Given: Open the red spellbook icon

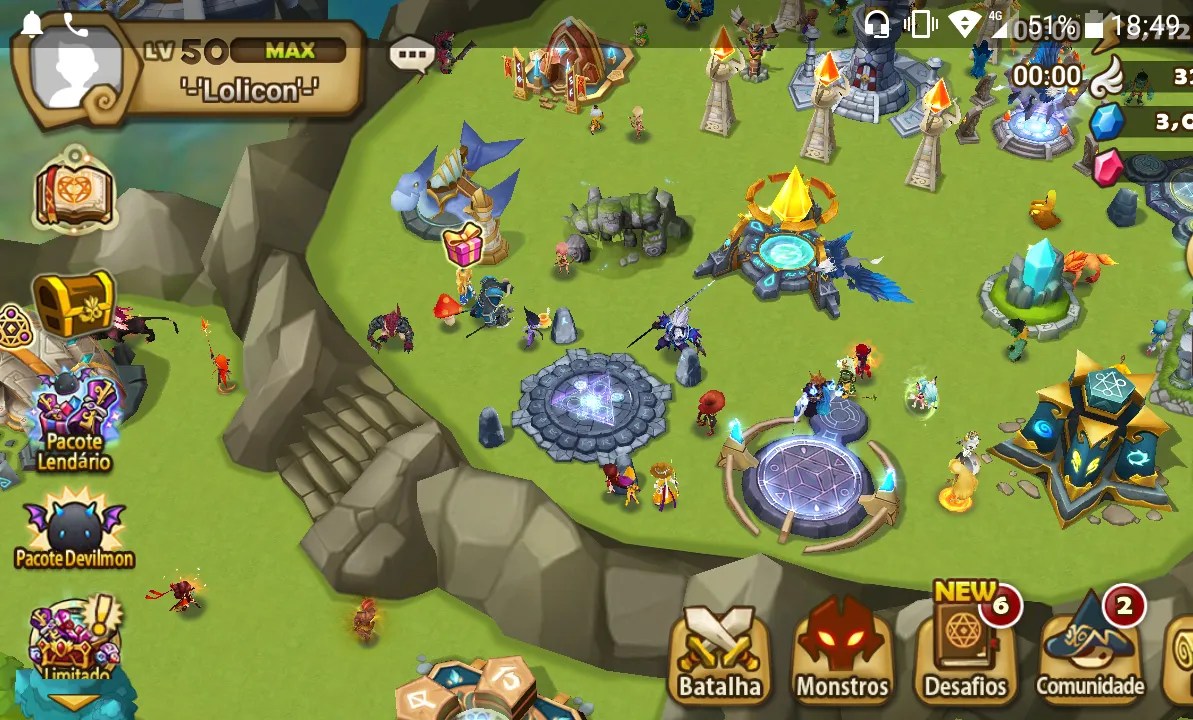Looking at the screenshot, I should point(75,192).
